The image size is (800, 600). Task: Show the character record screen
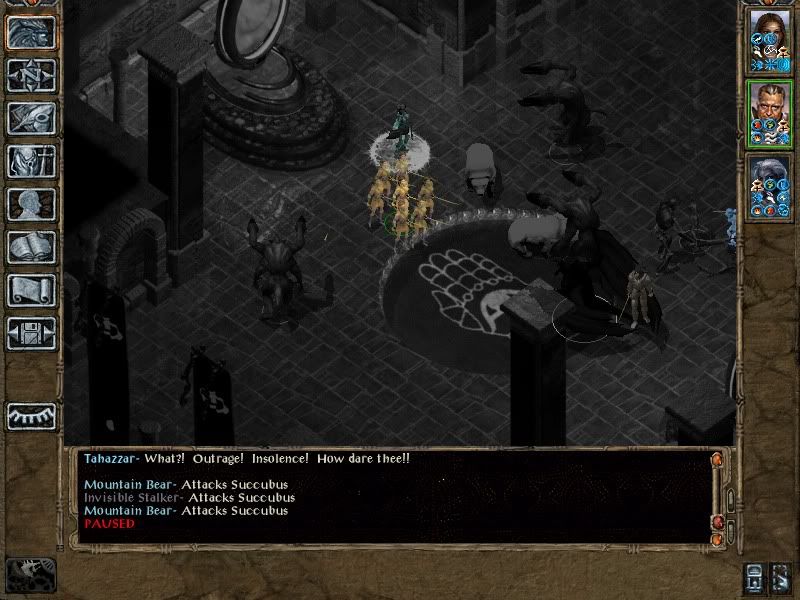[x=31, y=204]
